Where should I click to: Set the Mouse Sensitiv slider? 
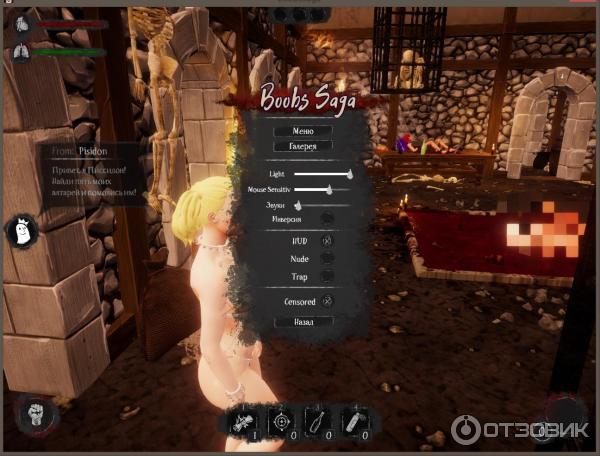click(328, 188)
